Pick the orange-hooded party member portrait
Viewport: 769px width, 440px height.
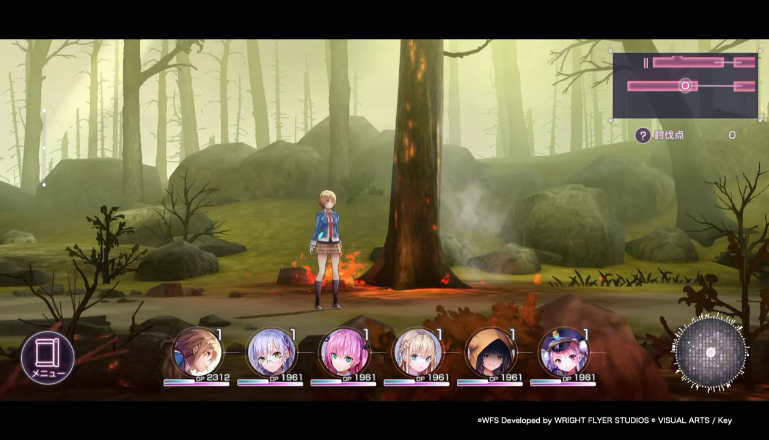tap(490, 352)
